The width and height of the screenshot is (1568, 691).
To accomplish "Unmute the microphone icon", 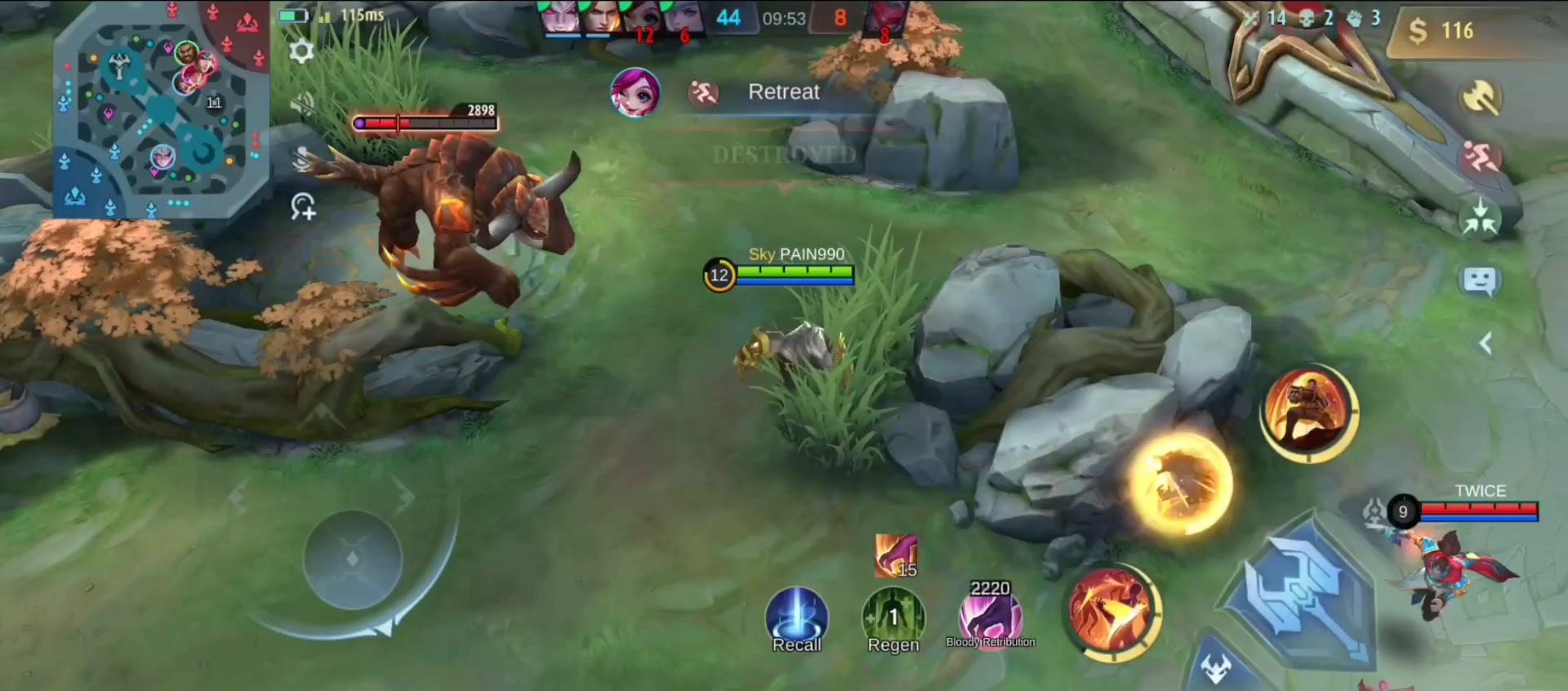I will [304, 158].
